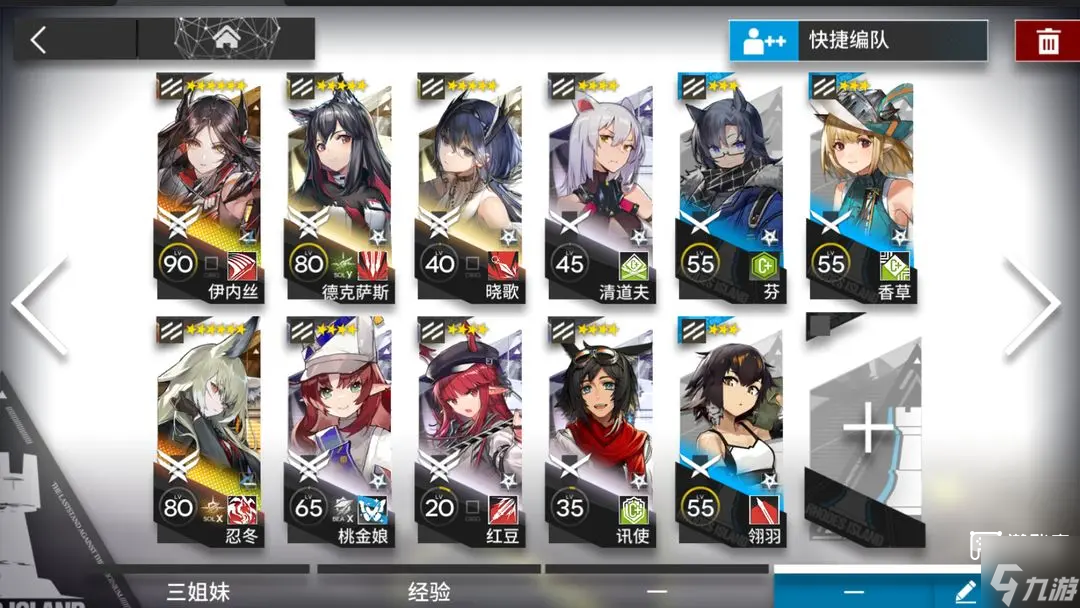Switch to the 经验 squad tab
1080x608 pixels.
point(430,591)
